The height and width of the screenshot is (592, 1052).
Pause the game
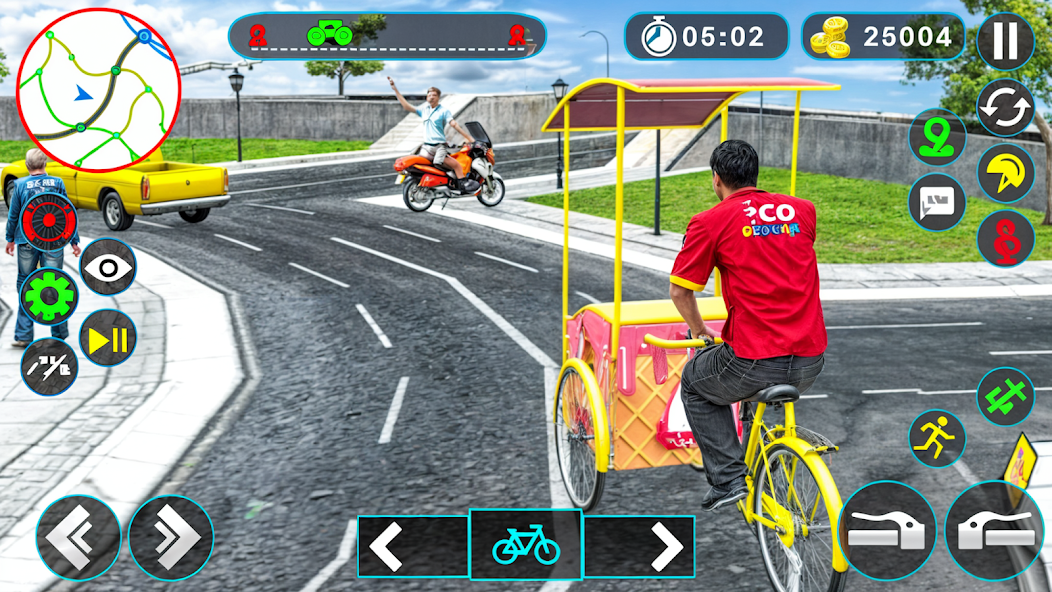1005,42
